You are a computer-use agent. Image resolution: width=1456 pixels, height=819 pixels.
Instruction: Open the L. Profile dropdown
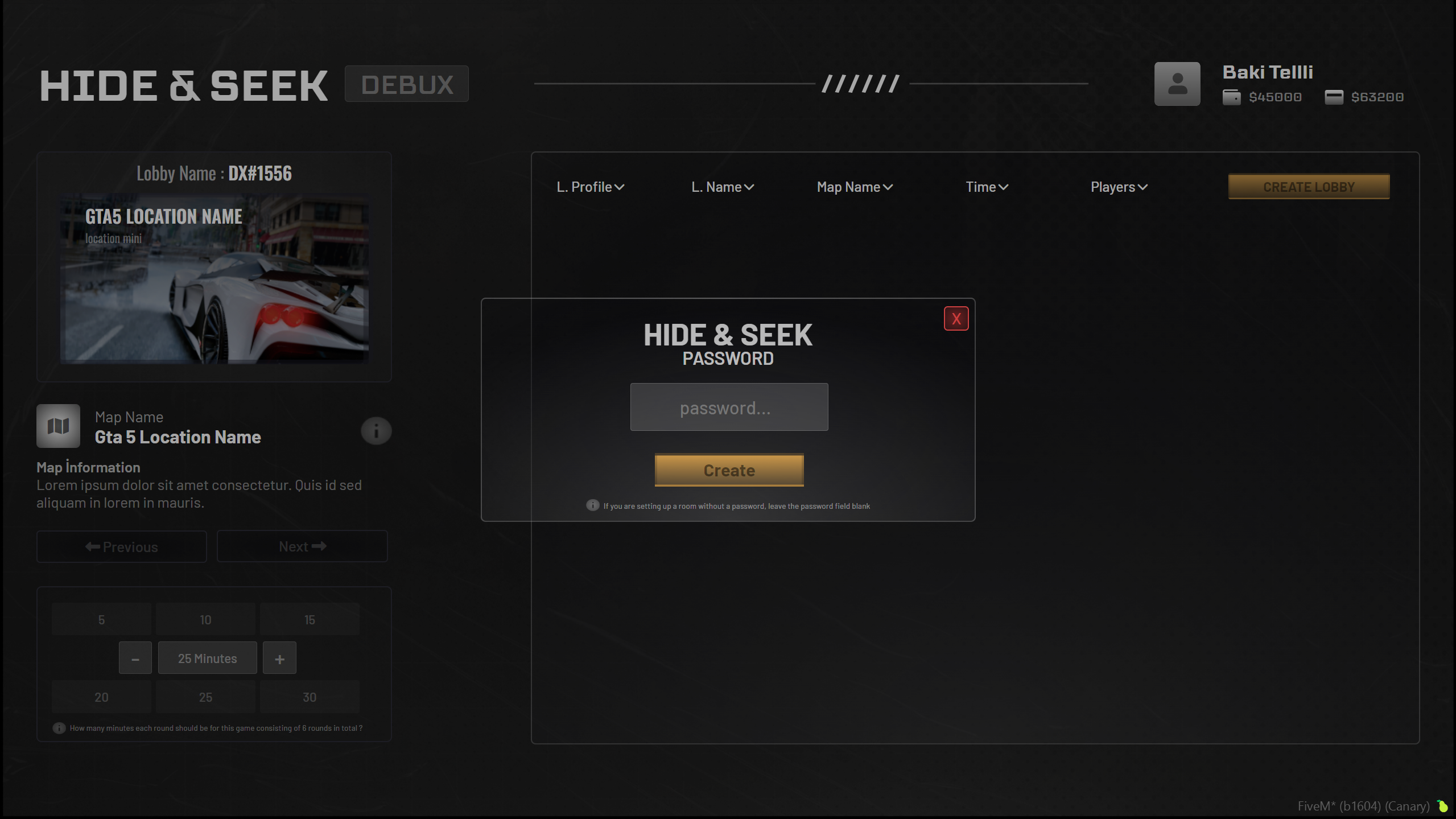point(589,186)
